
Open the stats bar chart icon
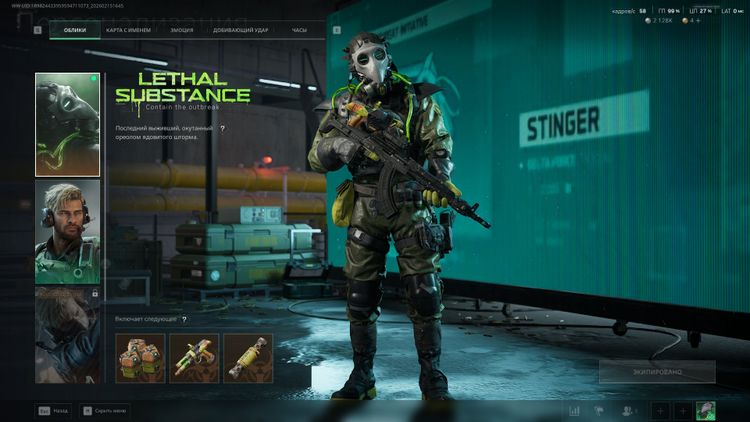point(575,410)
